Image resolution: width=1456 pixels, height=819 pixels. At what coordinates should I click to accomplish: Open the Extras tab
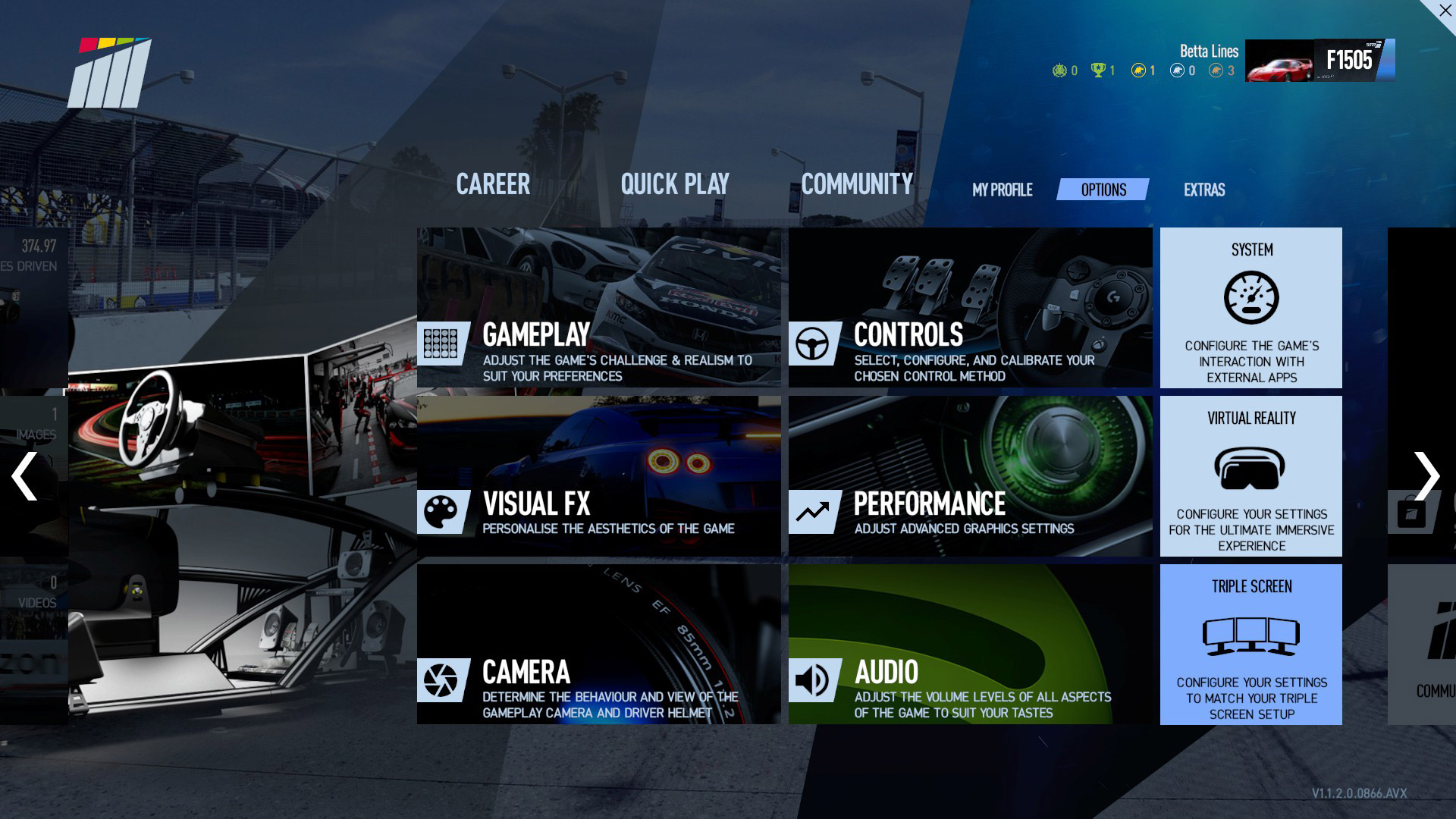point(1204,190)
